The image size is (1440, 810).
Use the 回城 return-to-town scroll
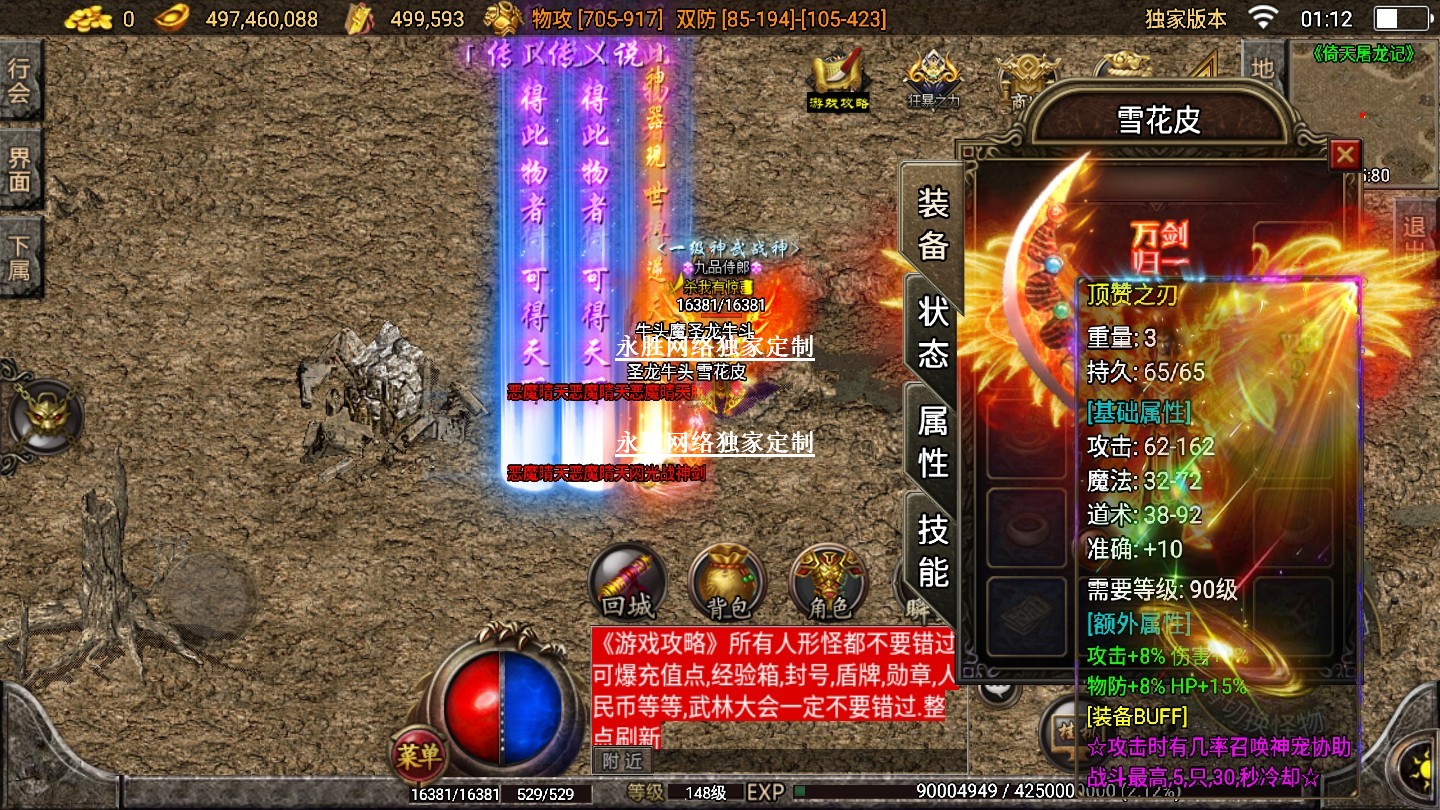[627, 583]
